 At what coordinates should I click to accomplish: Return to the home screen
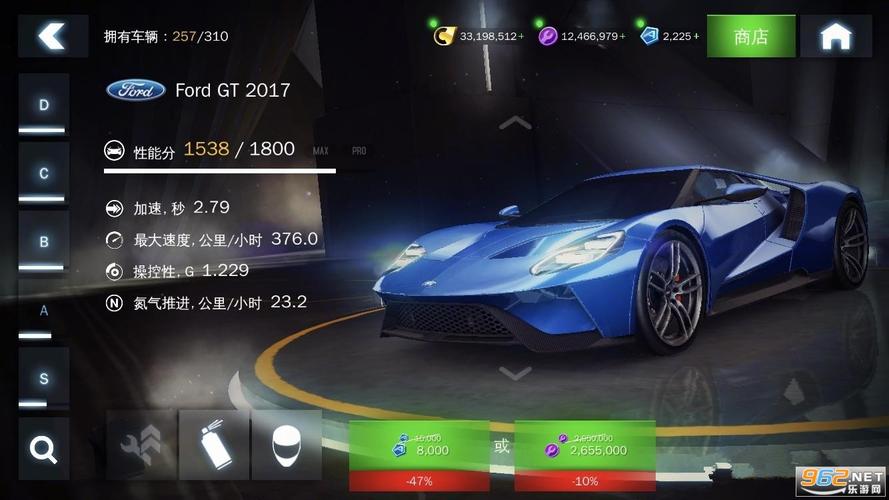[835, 37]
